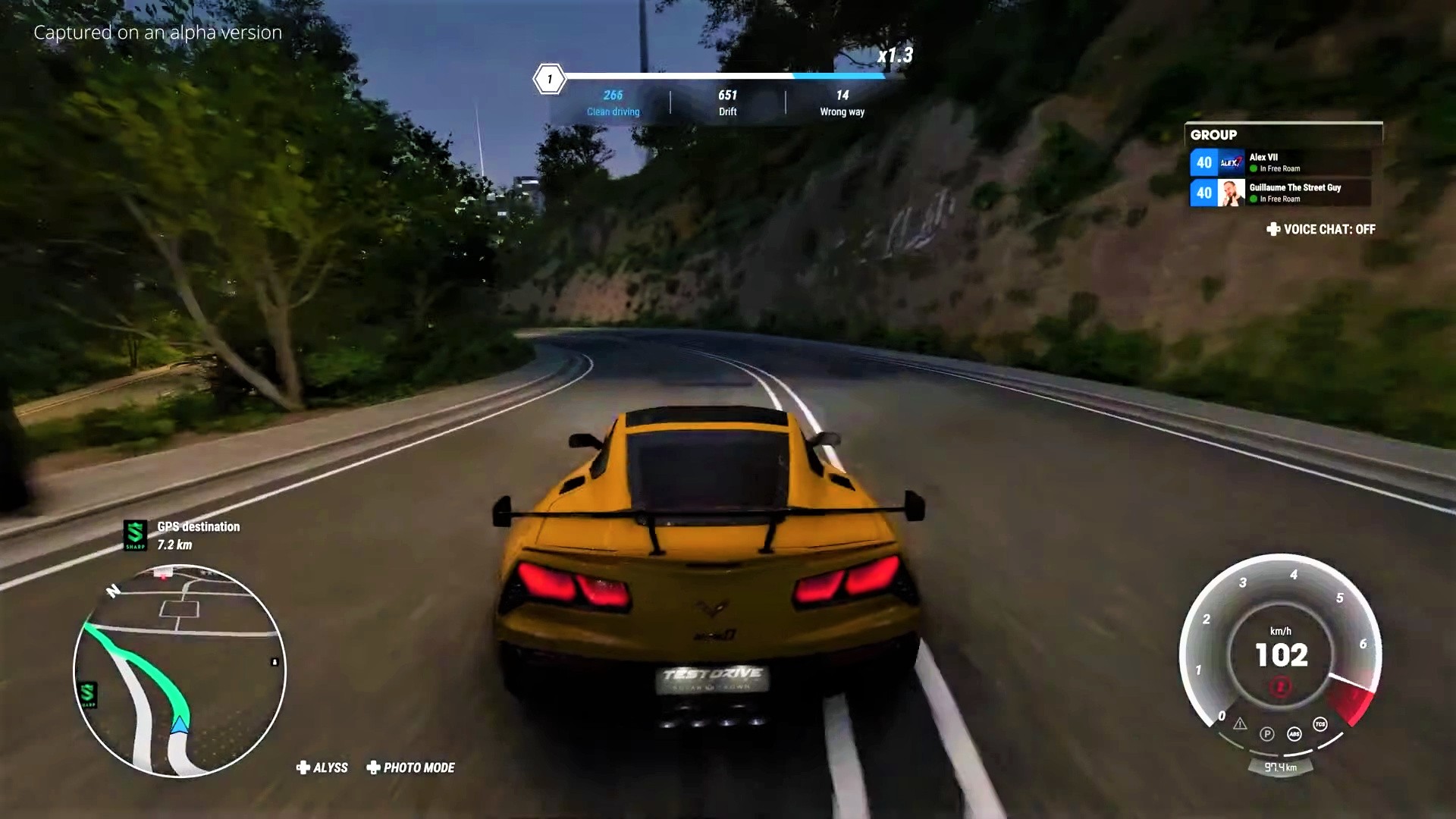Click the SHARP GPS destination icon
Image resolution: width=1456 pixels, height=819 pixels.
(x=135, y=535)
